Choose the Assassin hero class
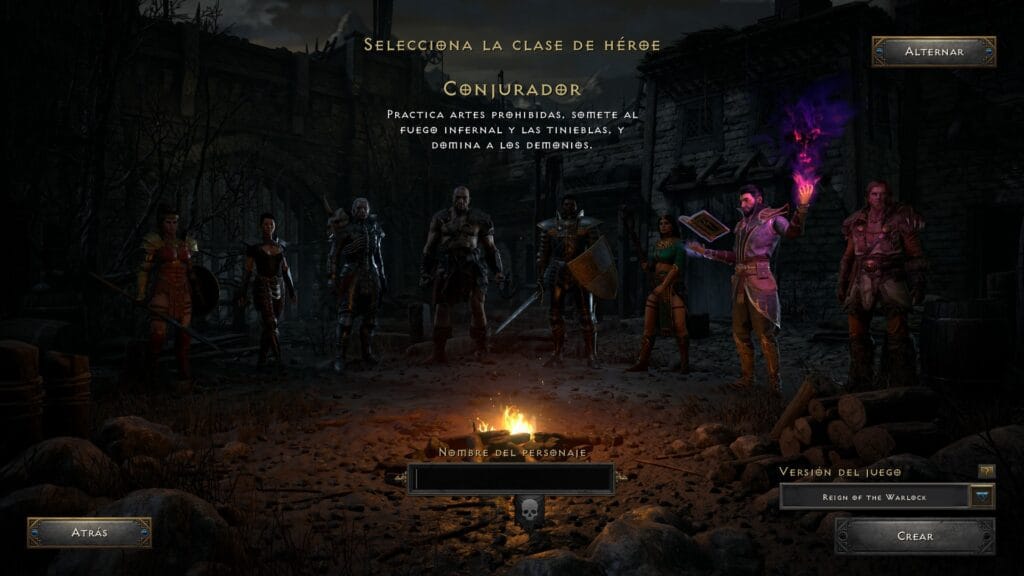Image resolution: width=1024 pixels, height=576 pixels. (x=267, y=285)
